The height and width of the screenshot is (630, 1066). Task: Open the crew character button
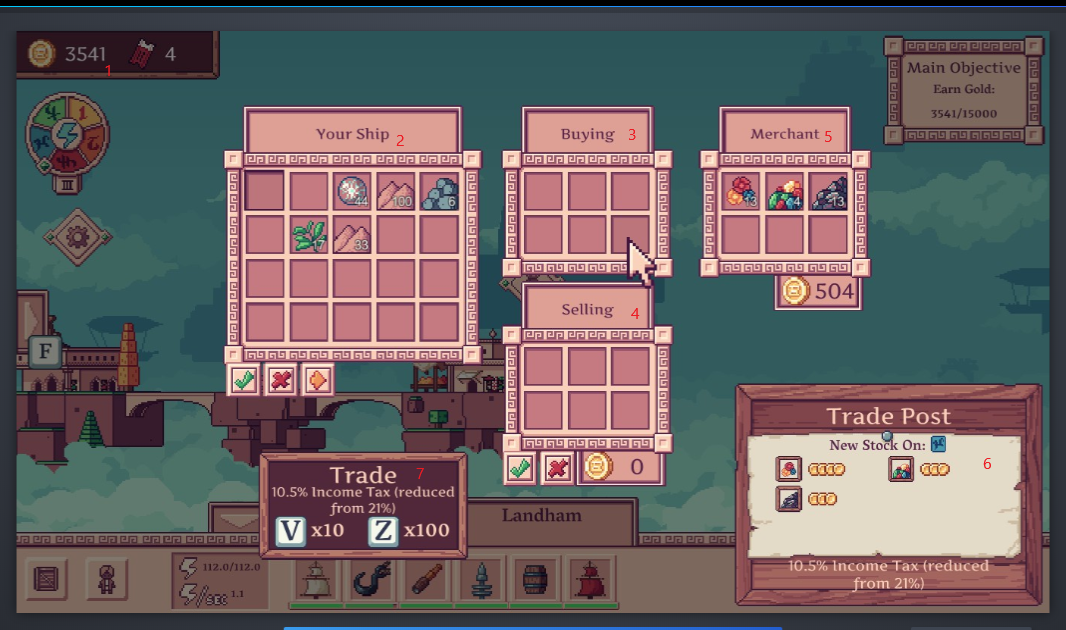pos(106,581)
